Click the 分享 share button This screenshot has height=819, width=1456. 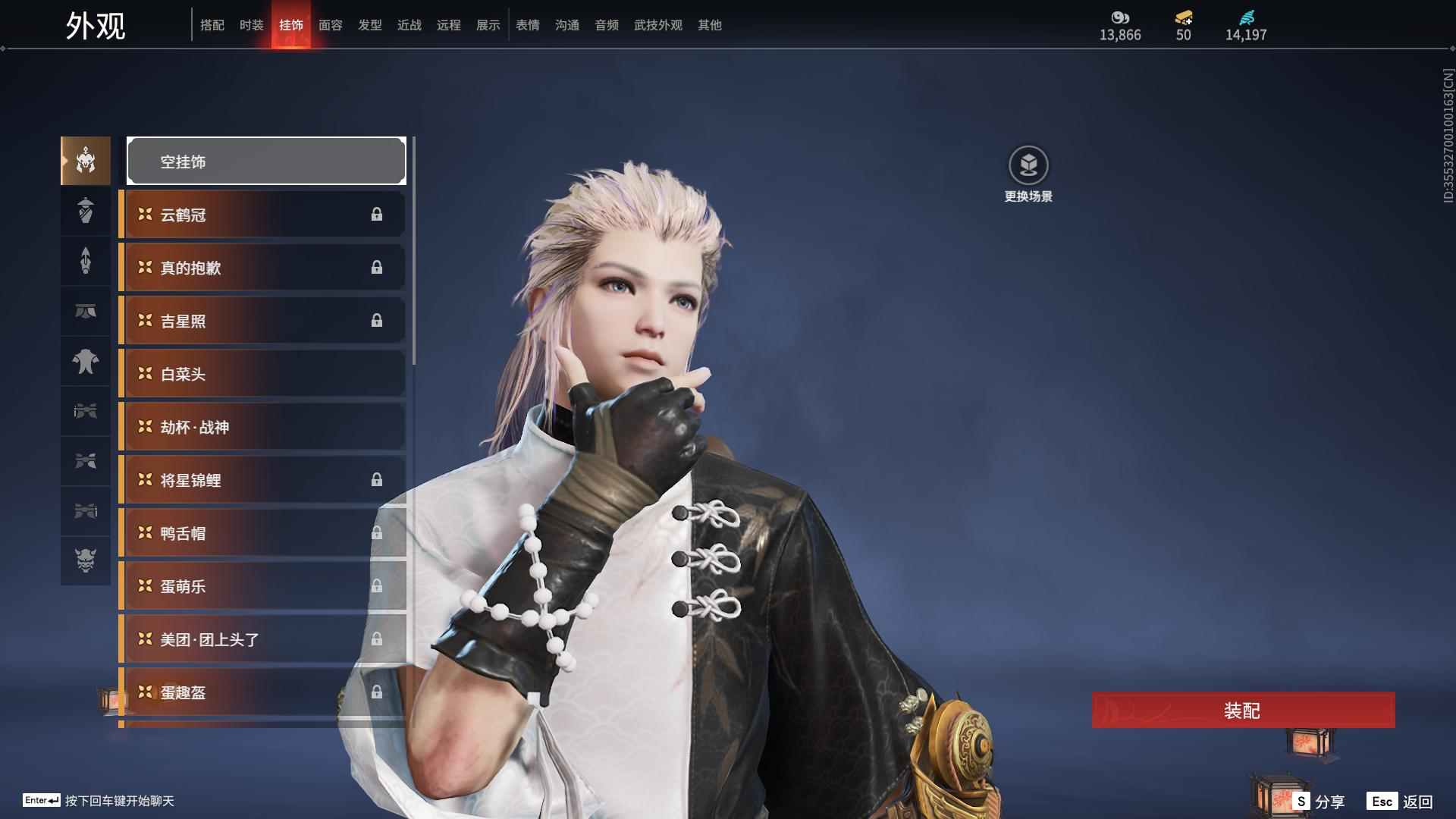click(x=1319, y=802)
